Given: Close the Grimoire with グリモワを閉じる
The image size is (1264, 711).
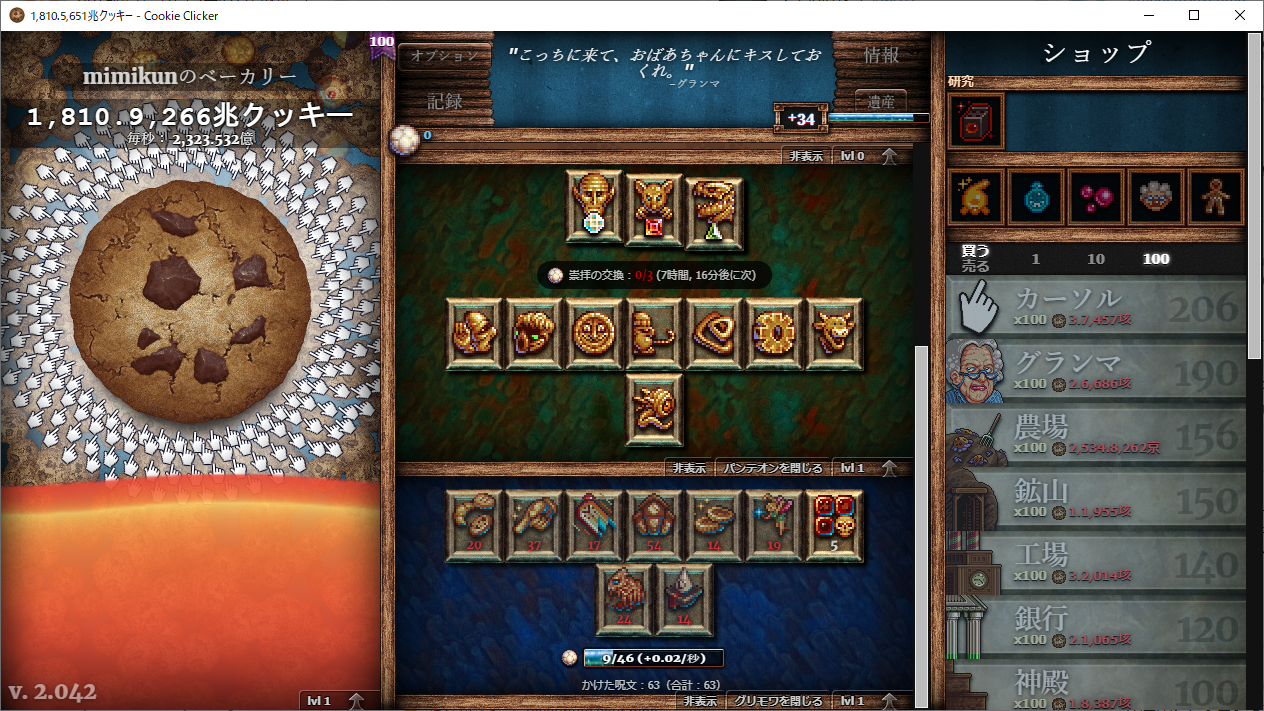Looking at the screenshot, I should click(777, 701).
